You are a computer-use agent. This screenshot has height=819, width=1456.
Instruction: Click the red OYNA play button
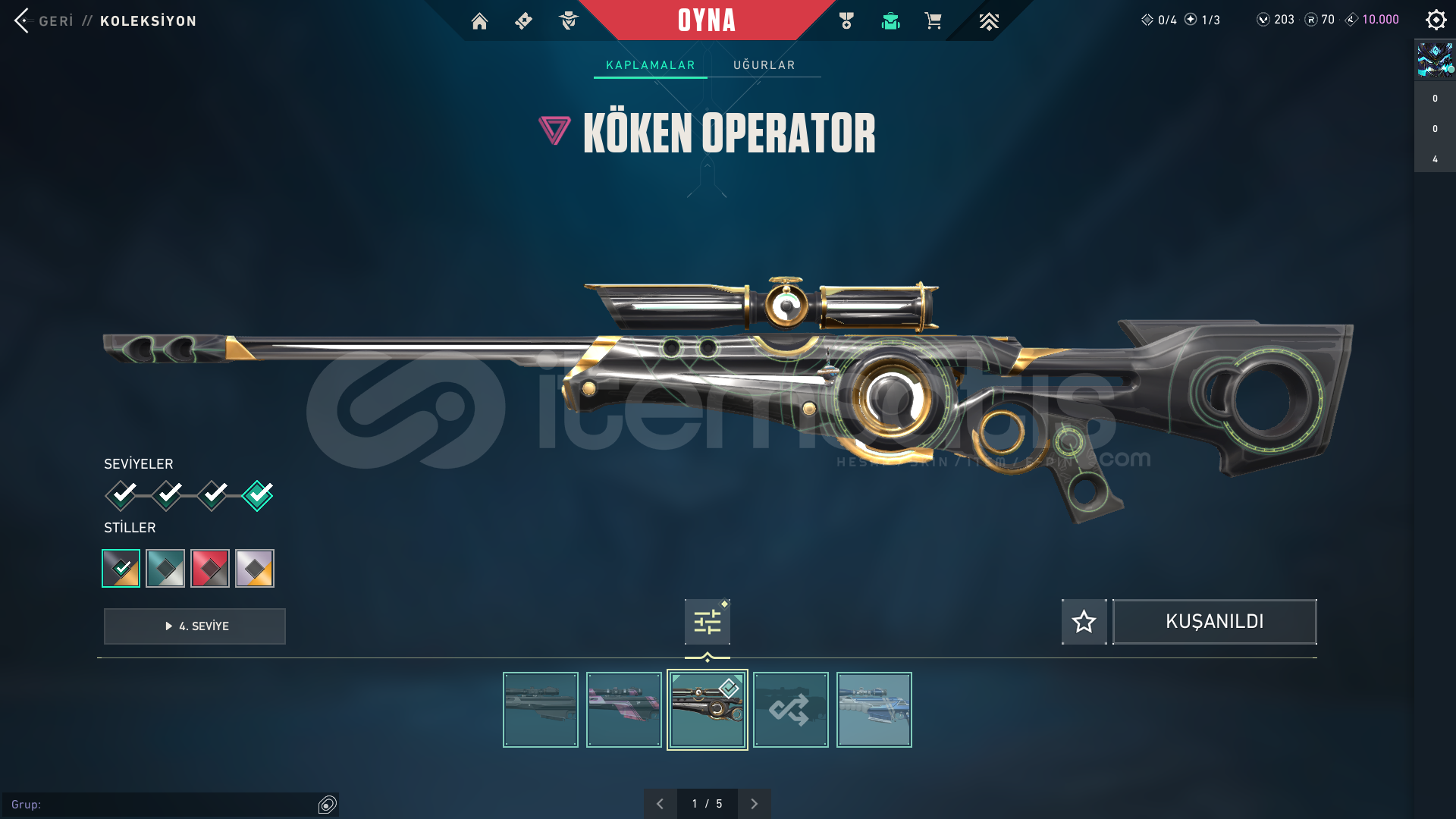[706, 20]
